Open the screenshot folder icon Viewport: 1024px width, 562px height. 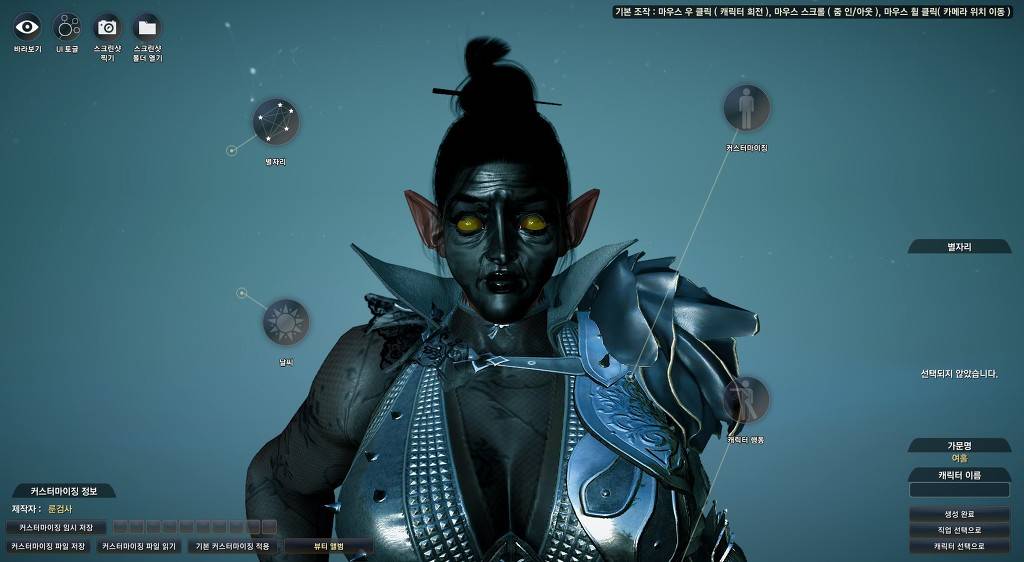click(147, 27)
